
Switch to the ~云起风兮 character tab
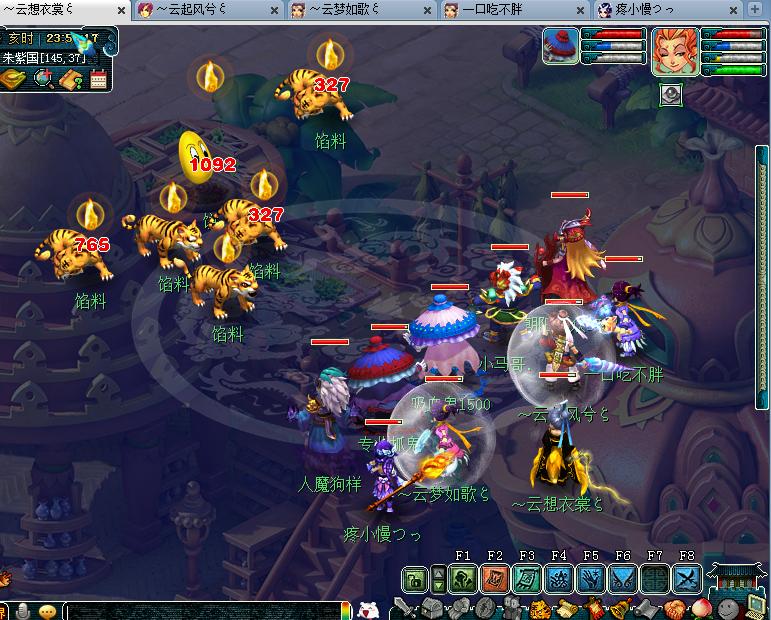(197, 10)
